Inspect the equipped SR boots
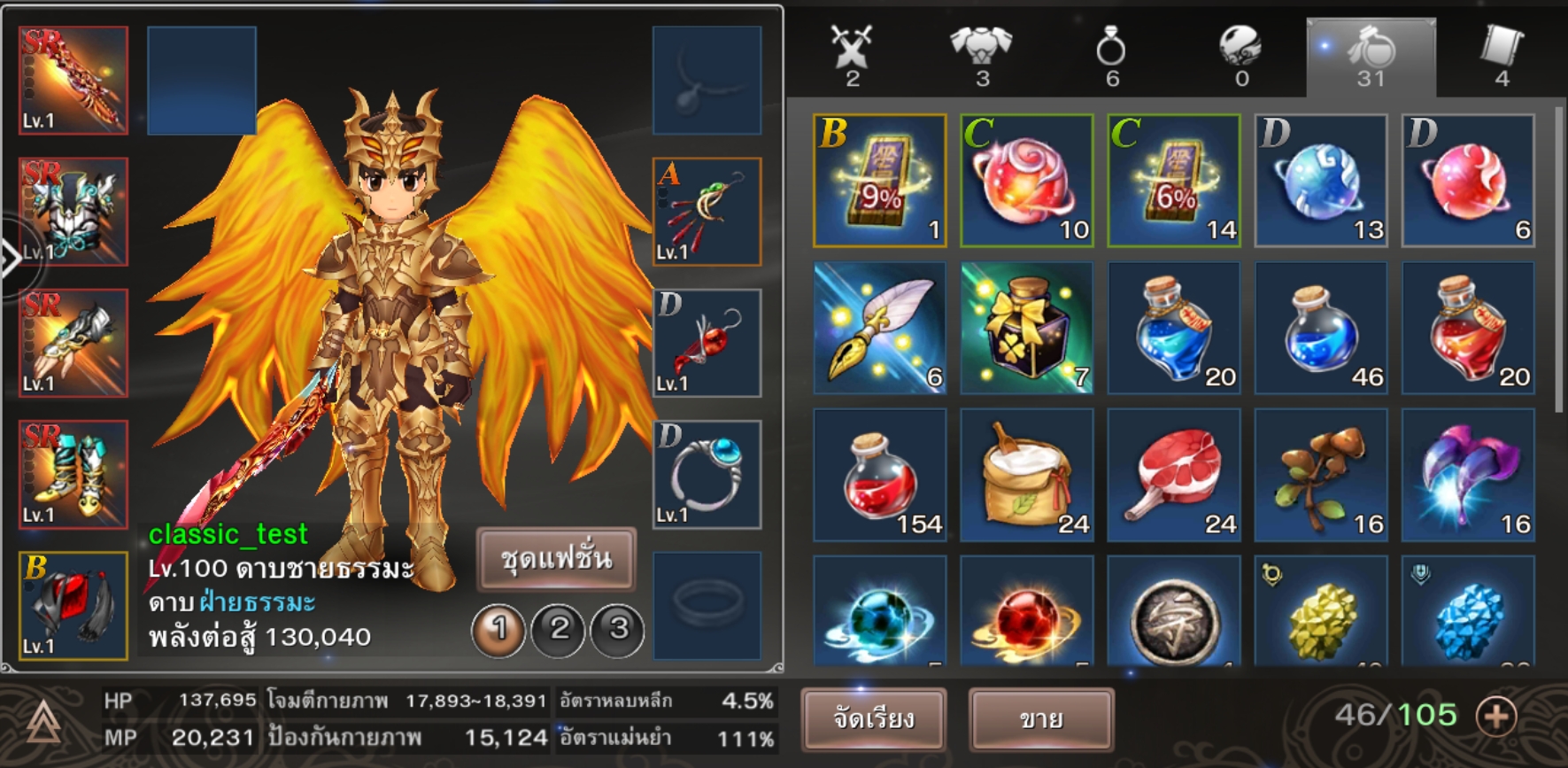Image resolution: width=1568 pixels, height=768 pixels. coord(73,475)
